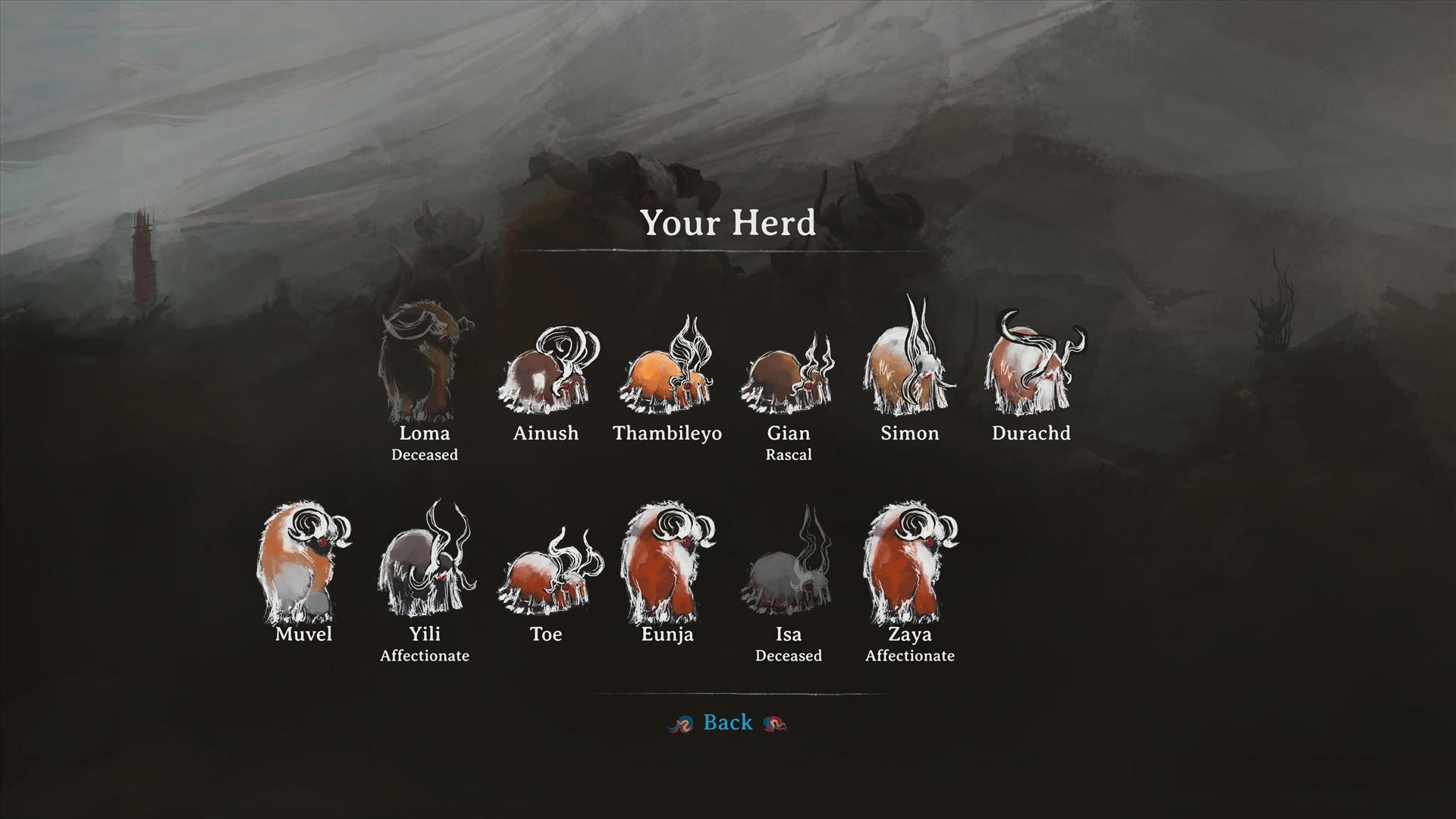Pick the affectionate Zaya
Screen dimensions: 1456x819
tap(909, 565)
